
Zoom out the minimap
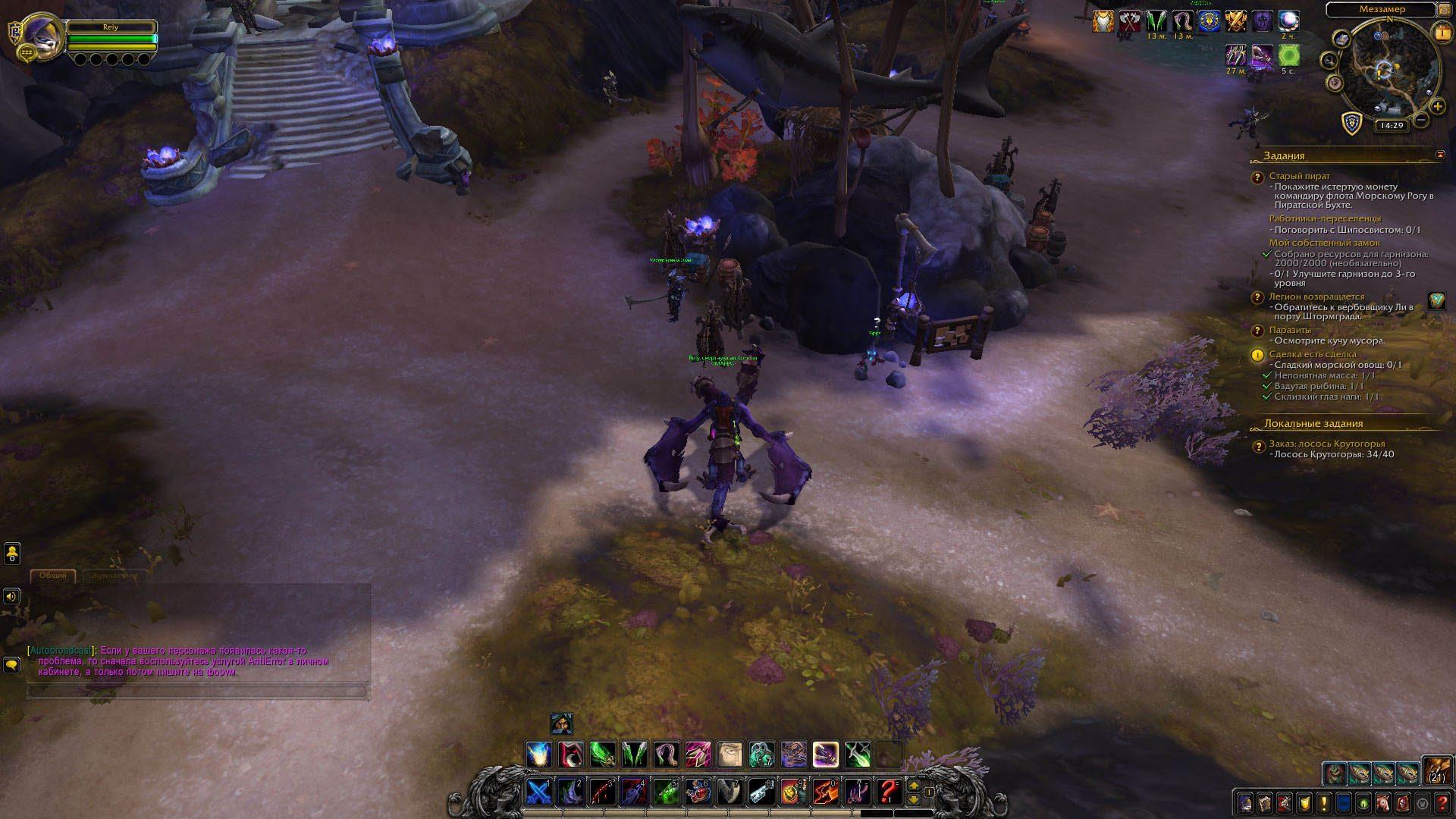[x=1421, y=120]
